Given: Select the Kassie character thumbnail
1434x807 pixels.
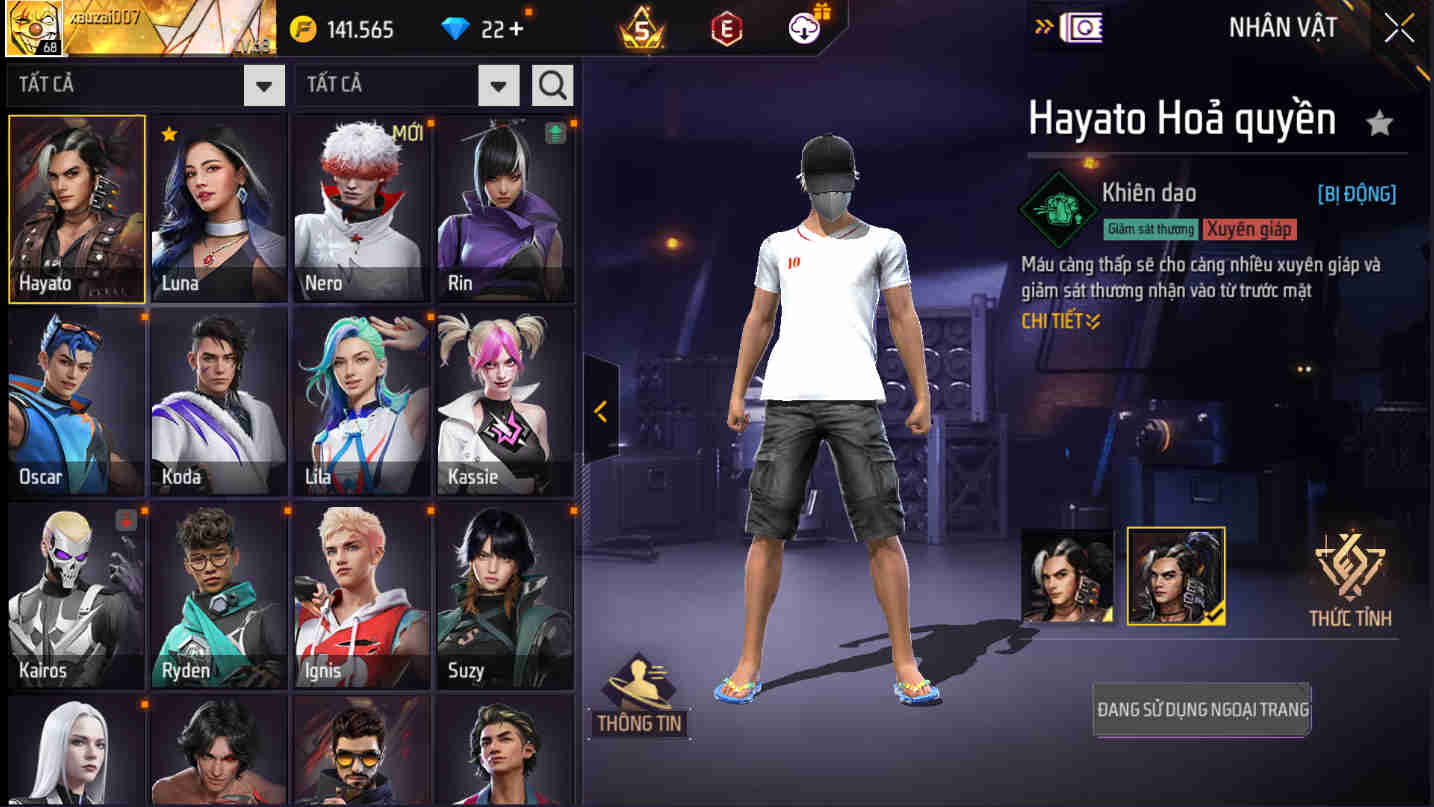Looking at the screenshot, I should tap(505, 400).
